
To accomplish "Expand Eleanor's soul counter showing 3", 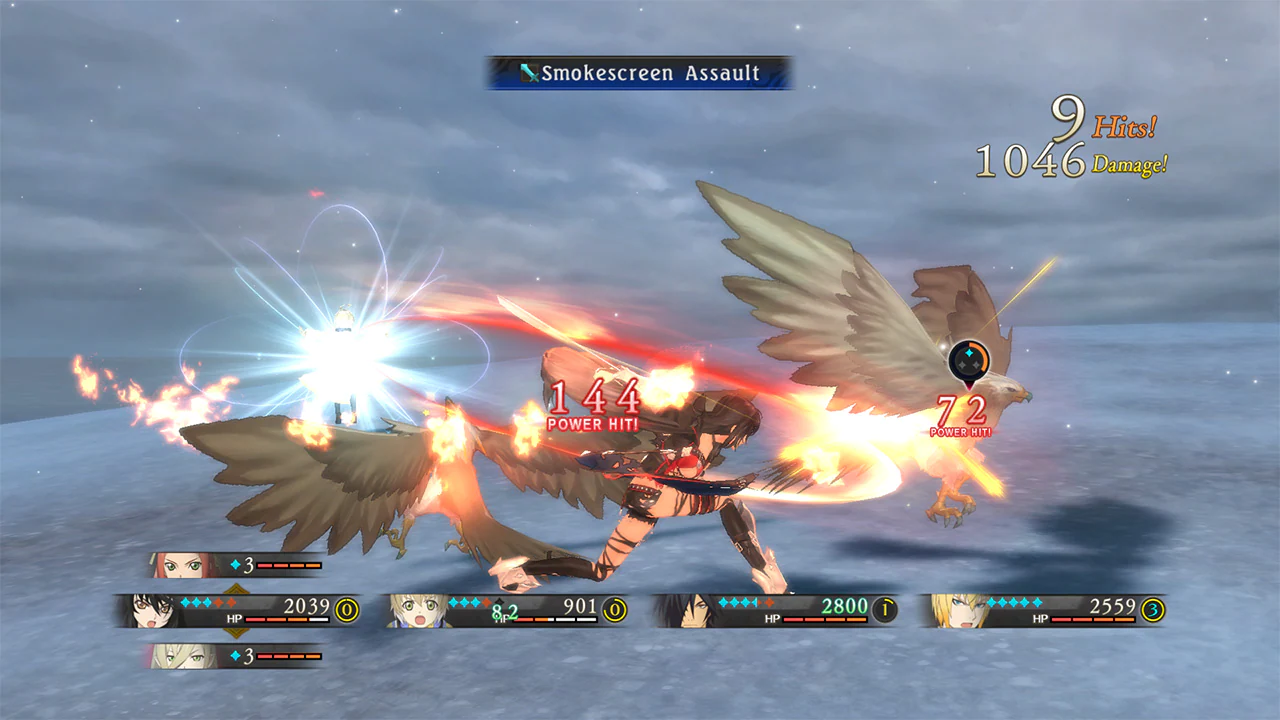I will pyautogui.click(x=243, y=564).
